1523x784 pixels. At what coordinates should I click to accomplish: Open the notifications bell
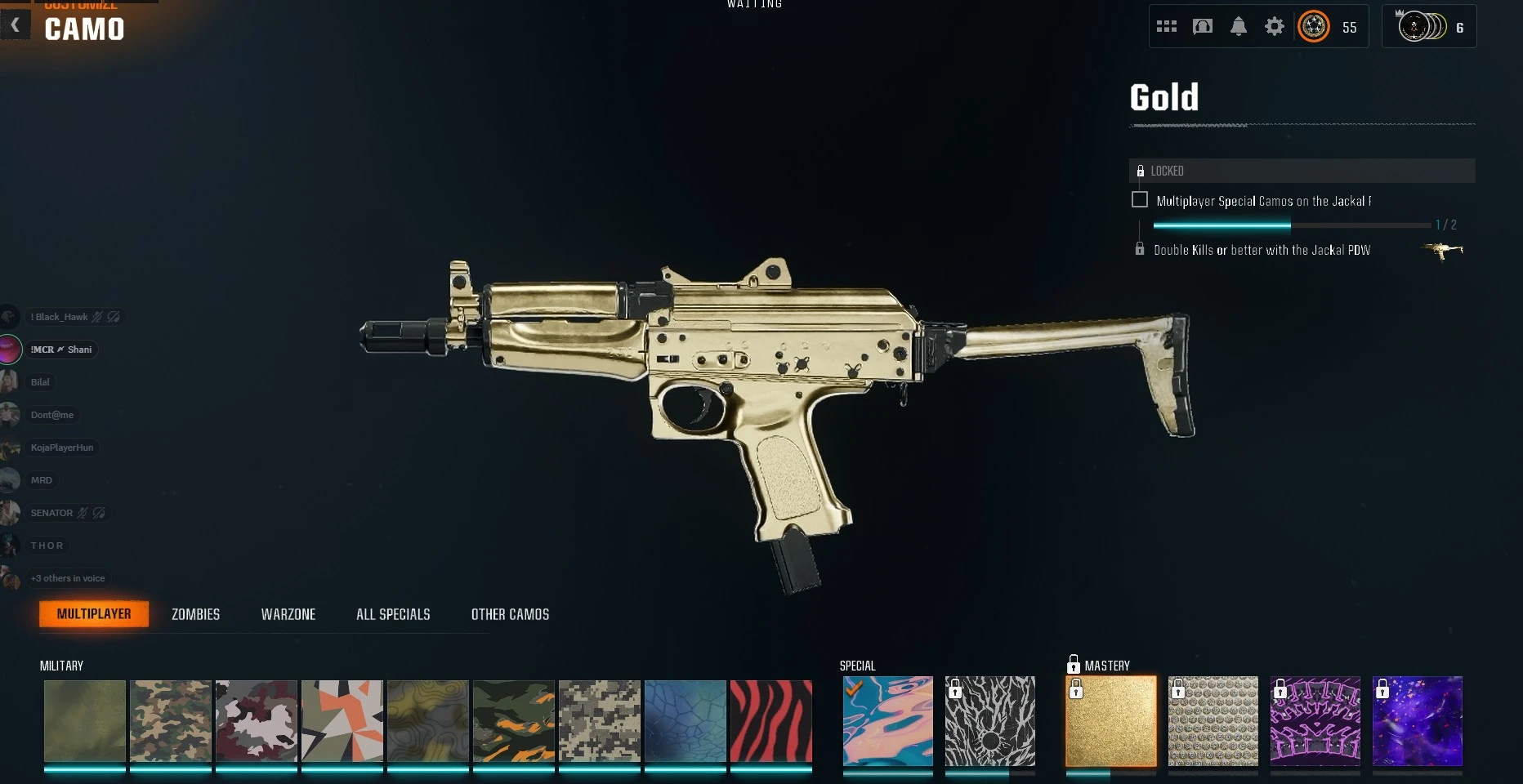1238,25
